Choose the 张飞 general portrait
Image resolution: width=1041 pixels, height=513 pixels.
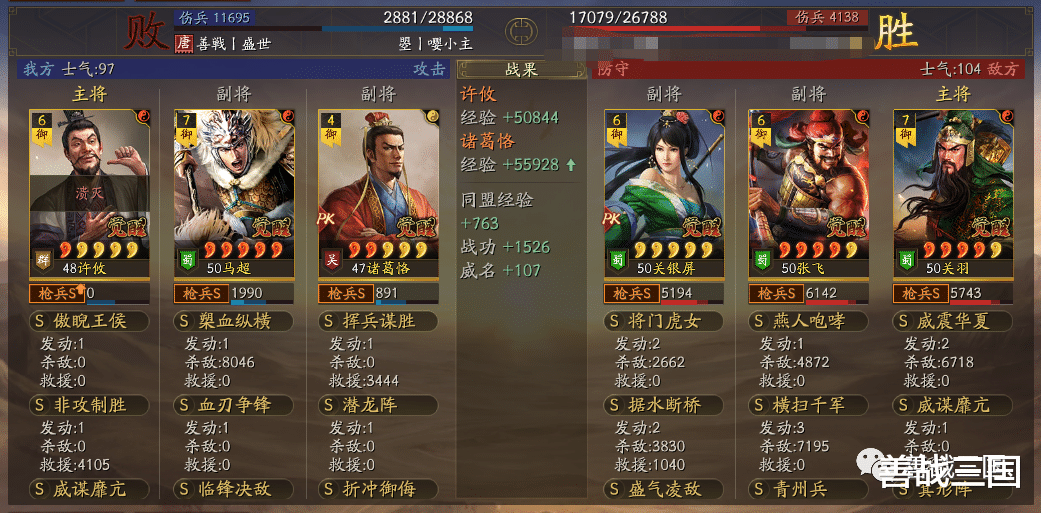pos(808,192)
